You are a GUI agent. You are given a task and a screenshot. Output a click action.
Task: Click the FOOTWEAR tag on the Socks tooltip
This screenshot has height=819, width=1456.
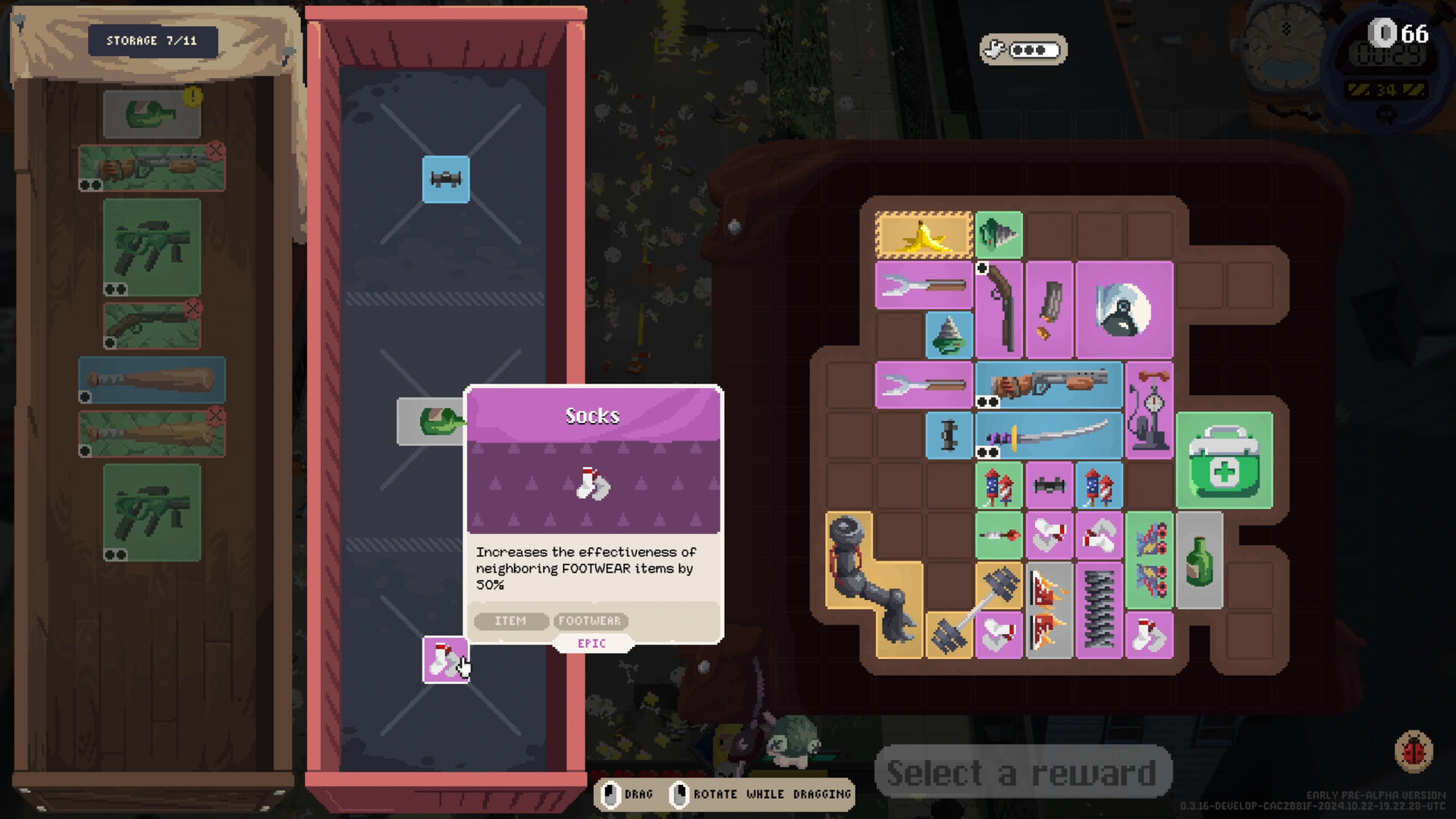[x=591, y=621]
